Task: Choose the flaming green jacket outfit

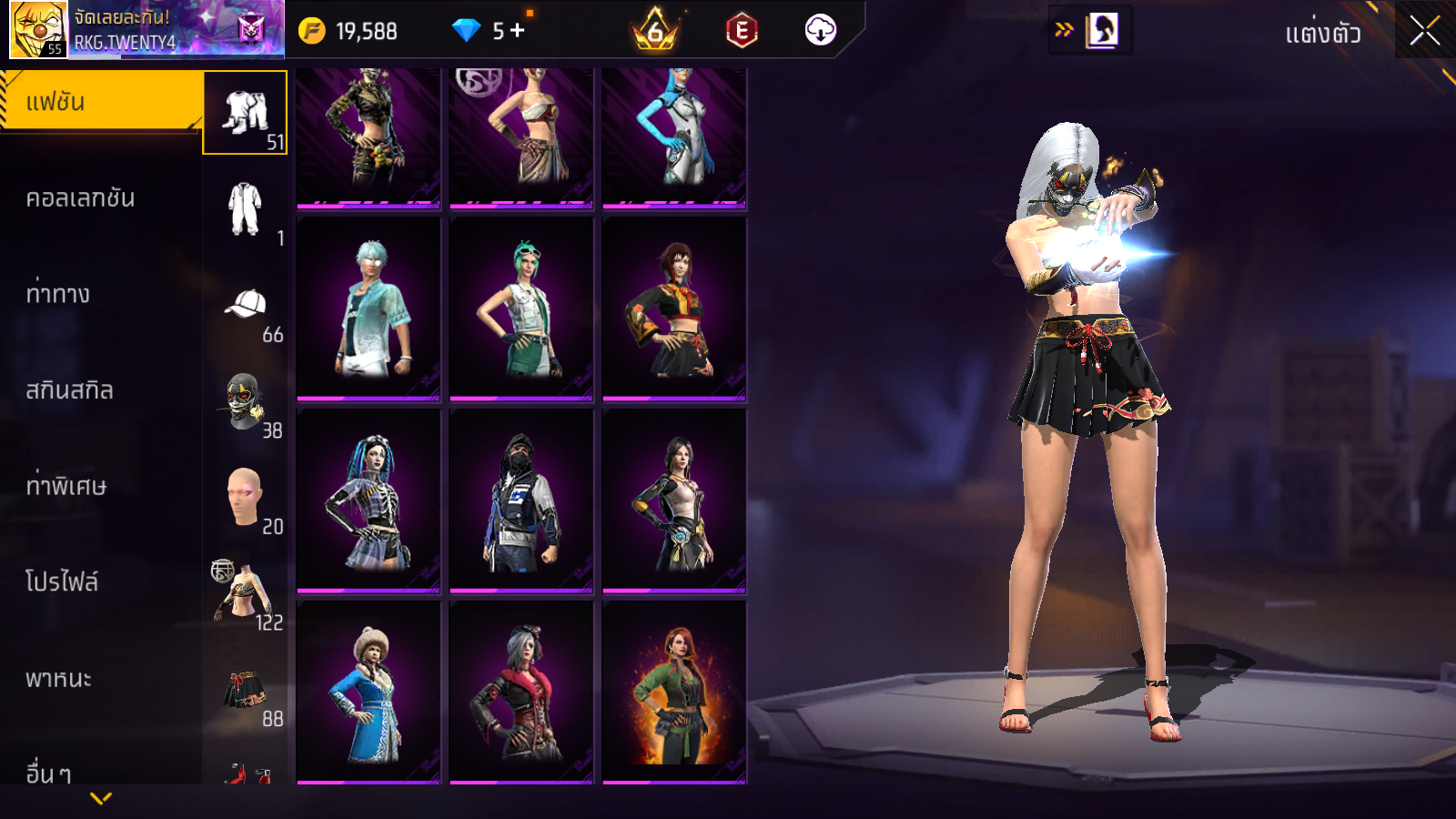Action: (674, 692)
